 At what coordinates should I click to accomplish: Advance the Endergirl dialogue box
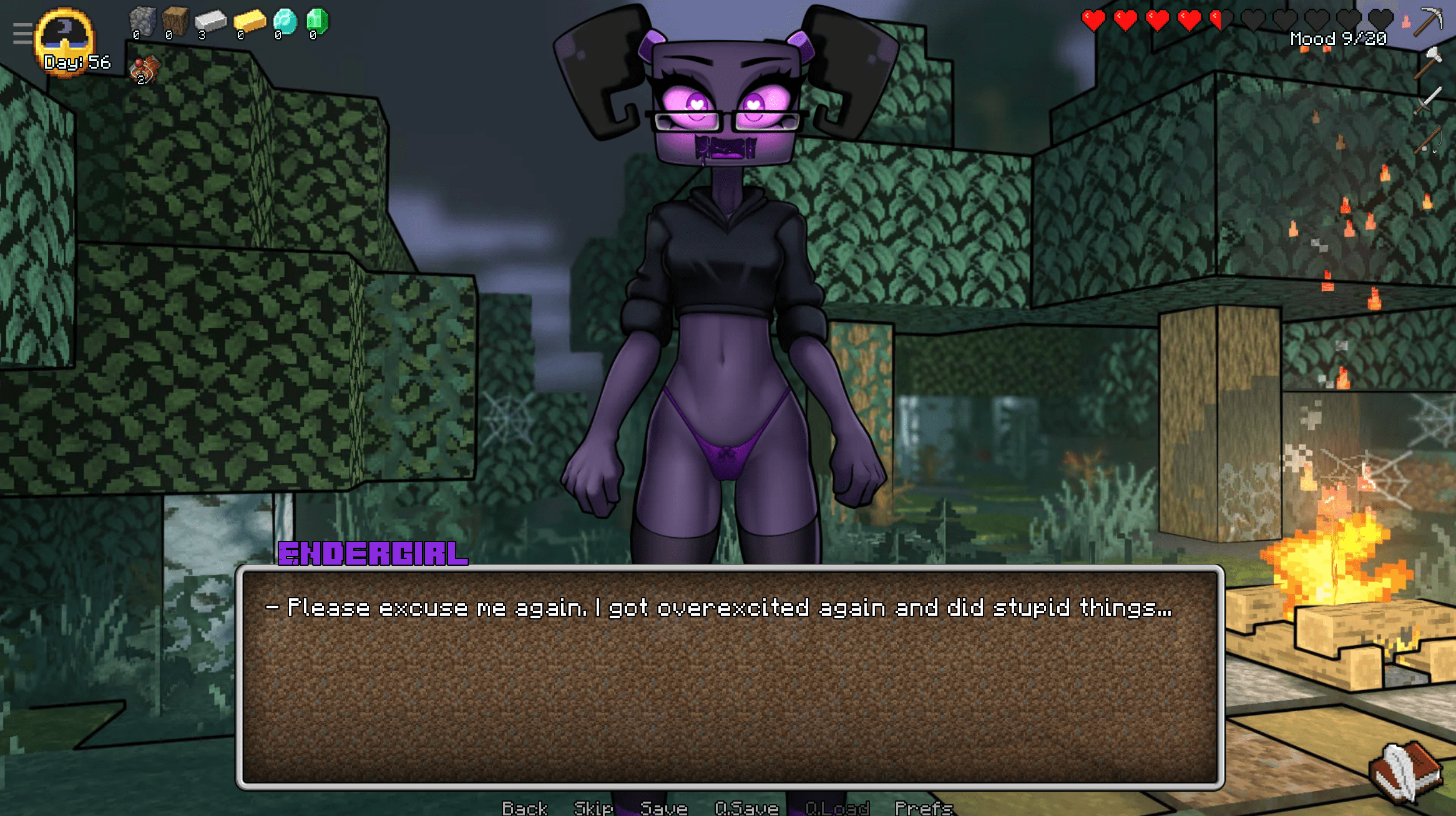click(x=730, y=677)
